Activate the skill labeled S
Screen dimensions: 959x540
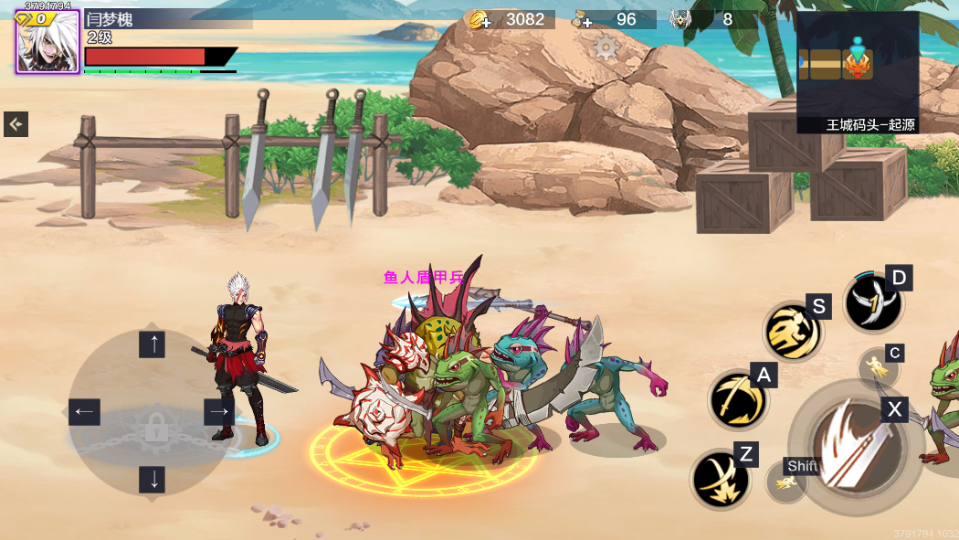pyautogui.click(x=793, y=332)
